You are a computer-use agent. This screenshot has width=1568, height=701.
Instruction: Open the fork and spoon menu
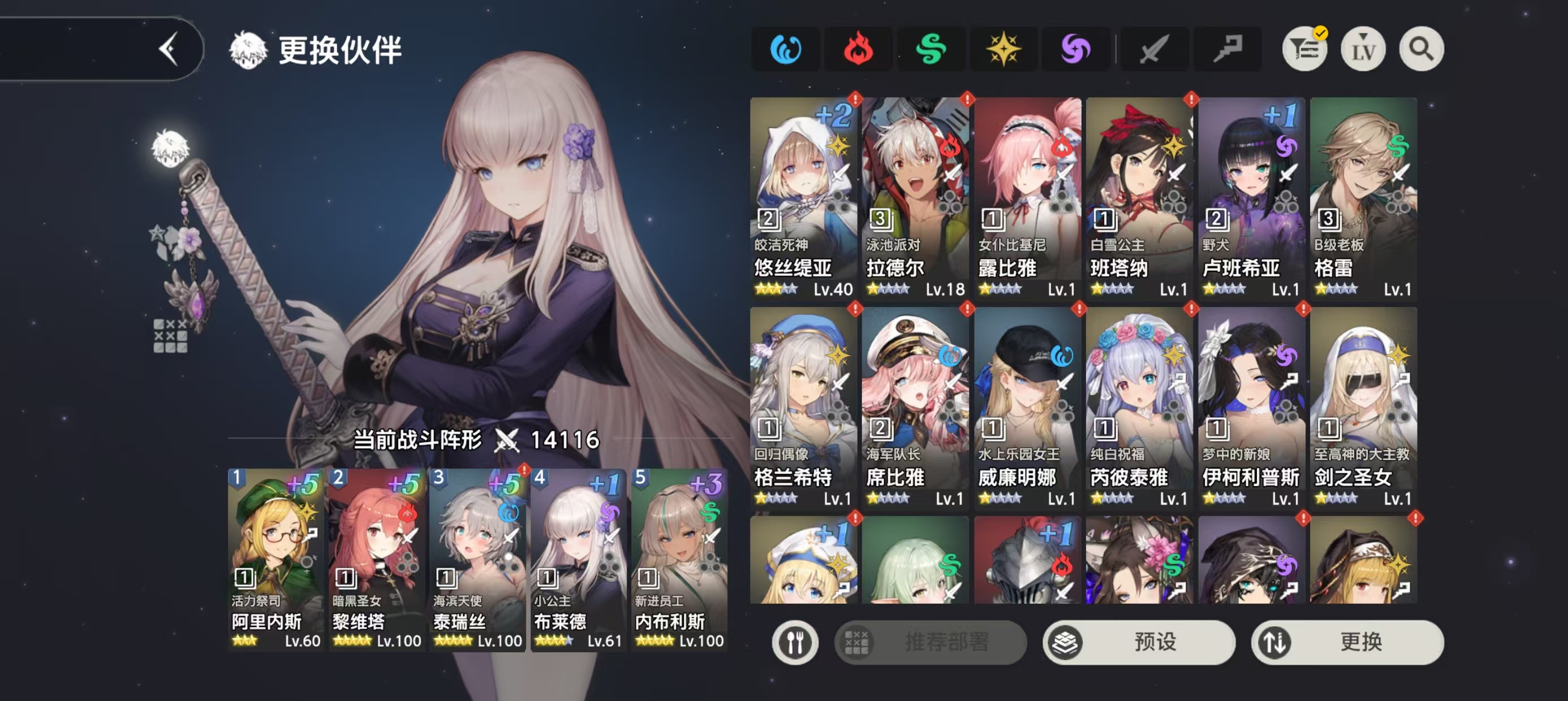(795, 642)
